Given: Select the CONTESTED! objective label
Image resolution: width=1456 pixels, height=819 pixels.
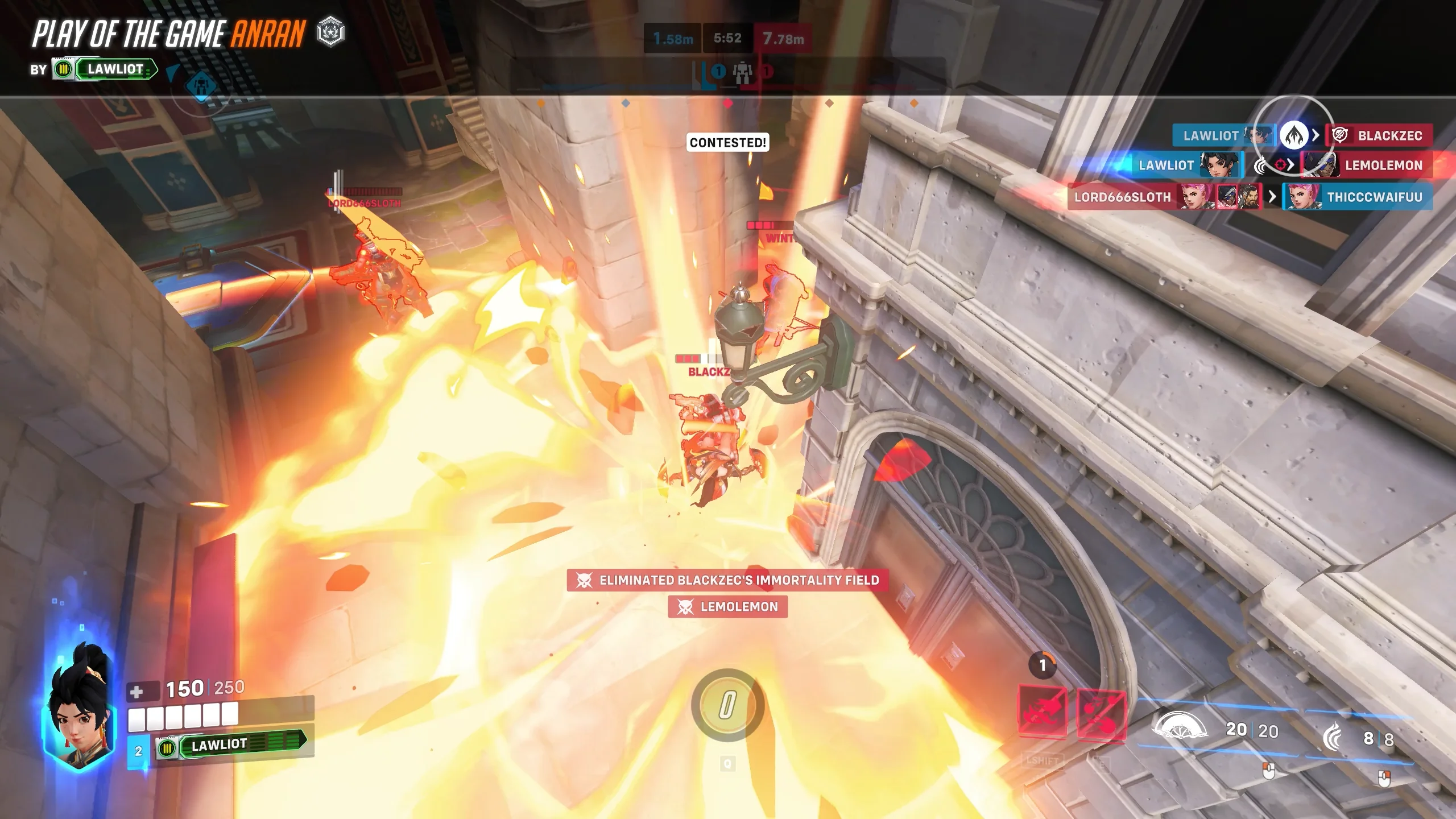Looking at the screenshot, I should [x=728, y=142].
